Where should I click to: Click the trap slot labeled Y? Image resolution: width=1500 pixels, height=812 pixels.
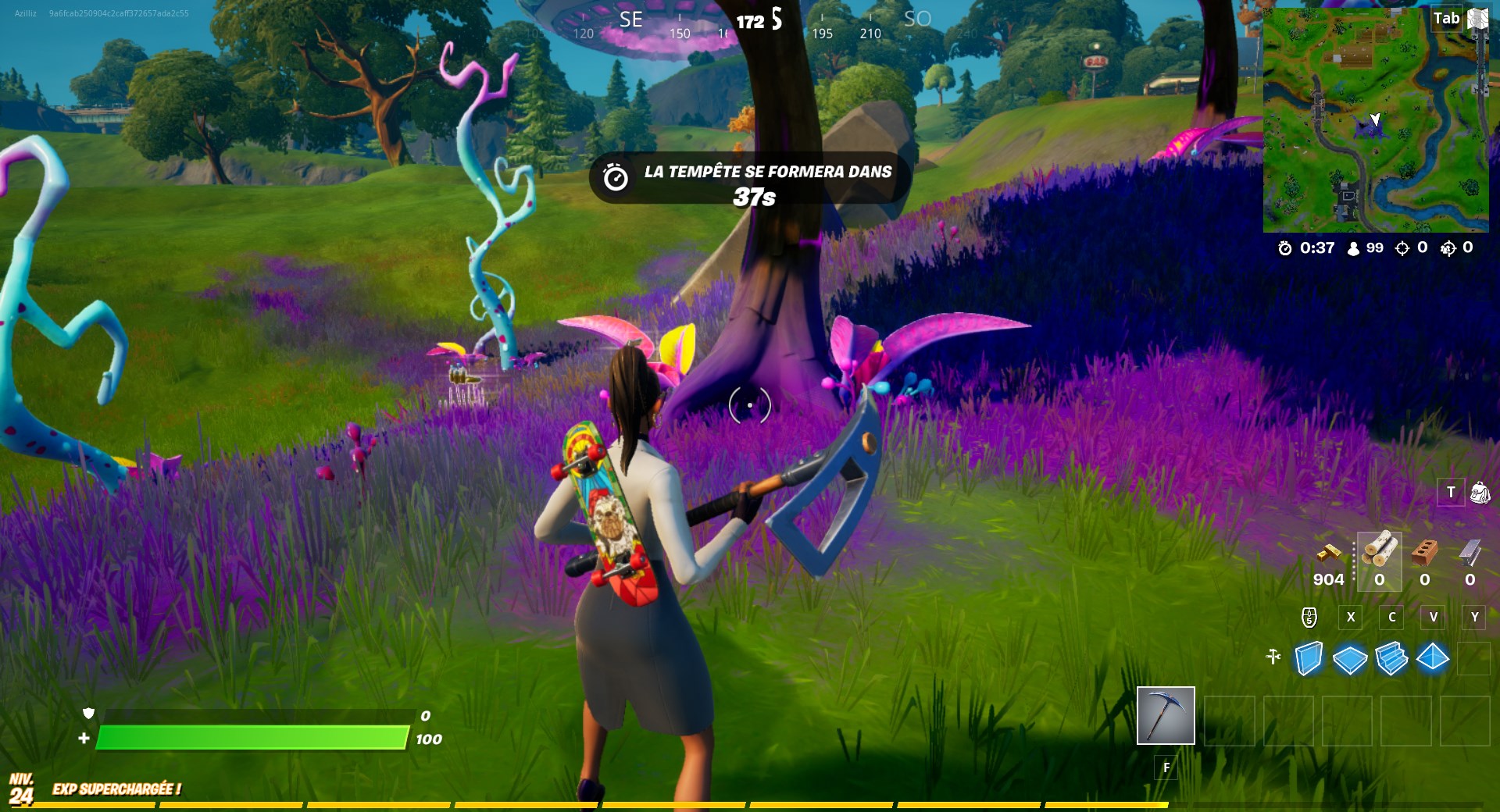(1475, 618)
